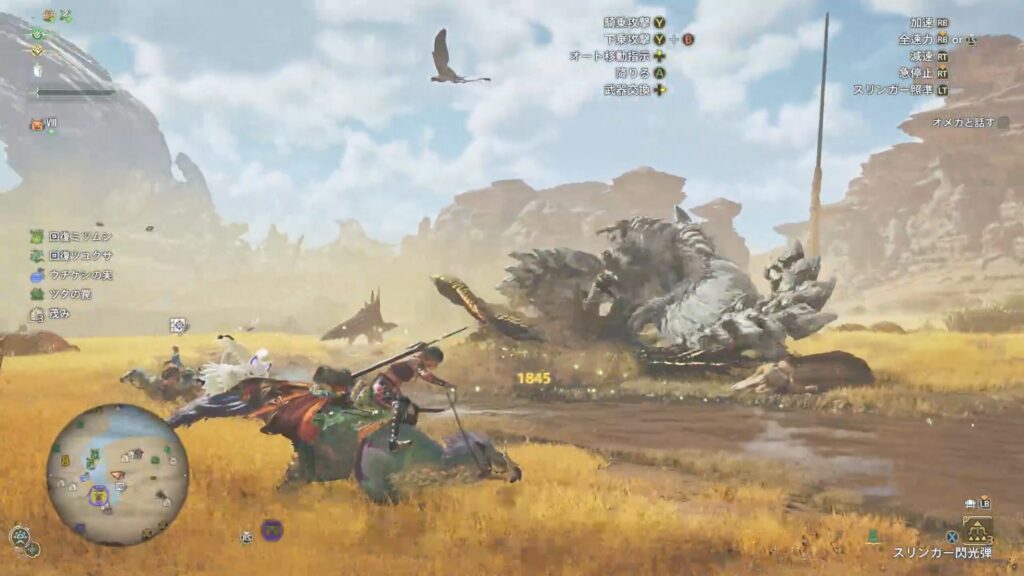Click the purple monster icon on the minimap
Image resolution: width=1024 pixels, height=576 pixels.
click(98, 495)
